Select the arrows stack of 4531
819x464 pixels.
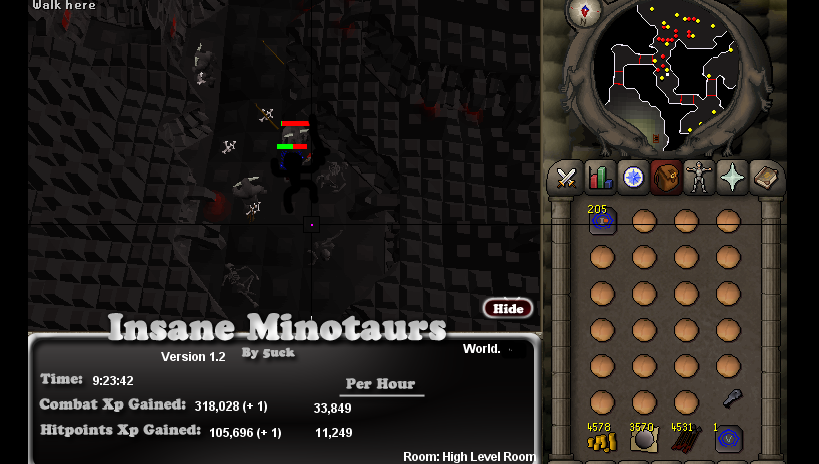(x=685, y=440)
